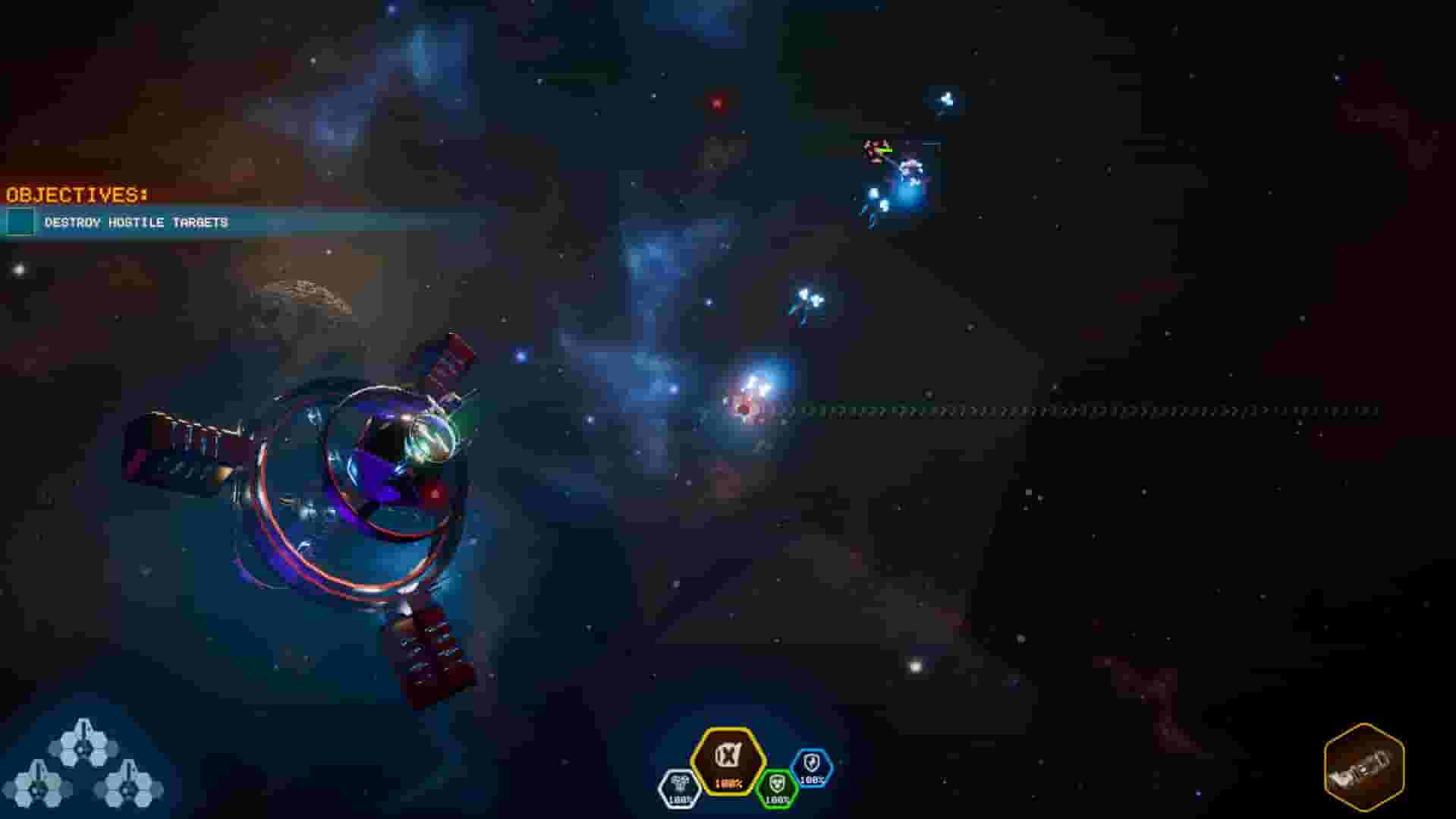Collapse the Destroy Hostile Targets objective entry
This screenshot has width=1456, height=819.
(x=137, y=222)
